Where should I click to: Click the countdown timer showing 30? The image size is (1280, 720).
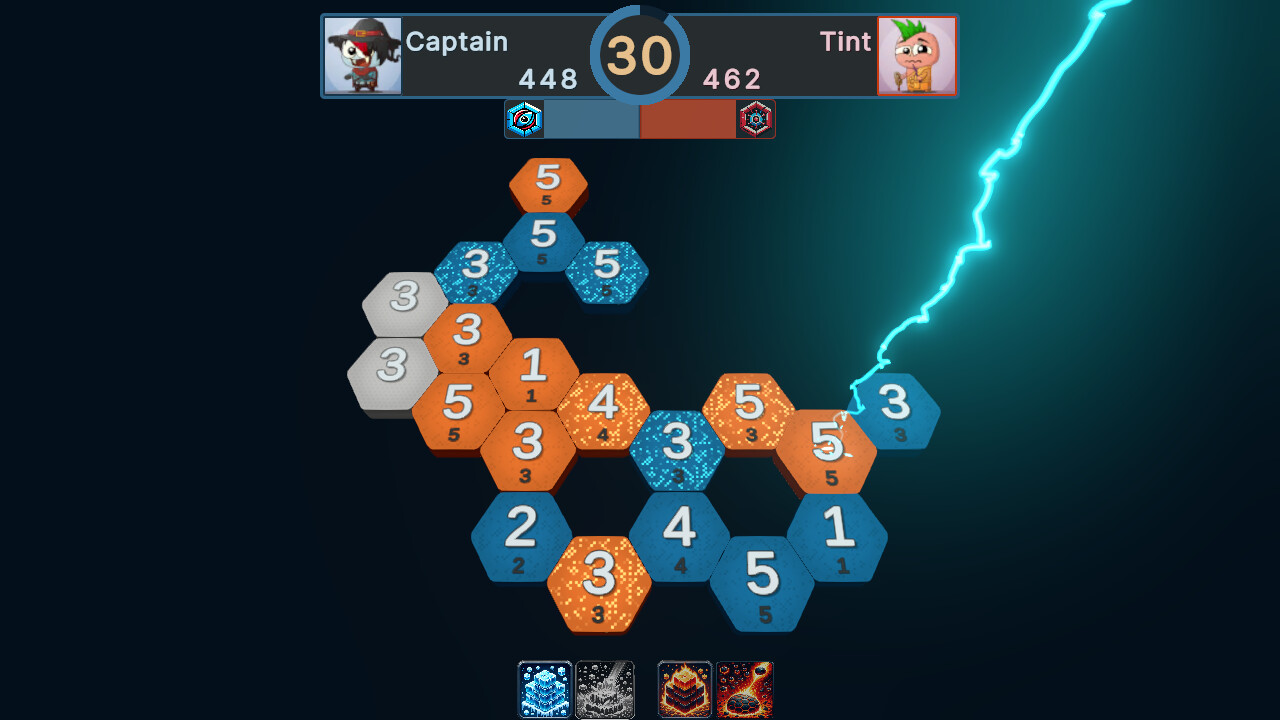click(x=642, y=56)
